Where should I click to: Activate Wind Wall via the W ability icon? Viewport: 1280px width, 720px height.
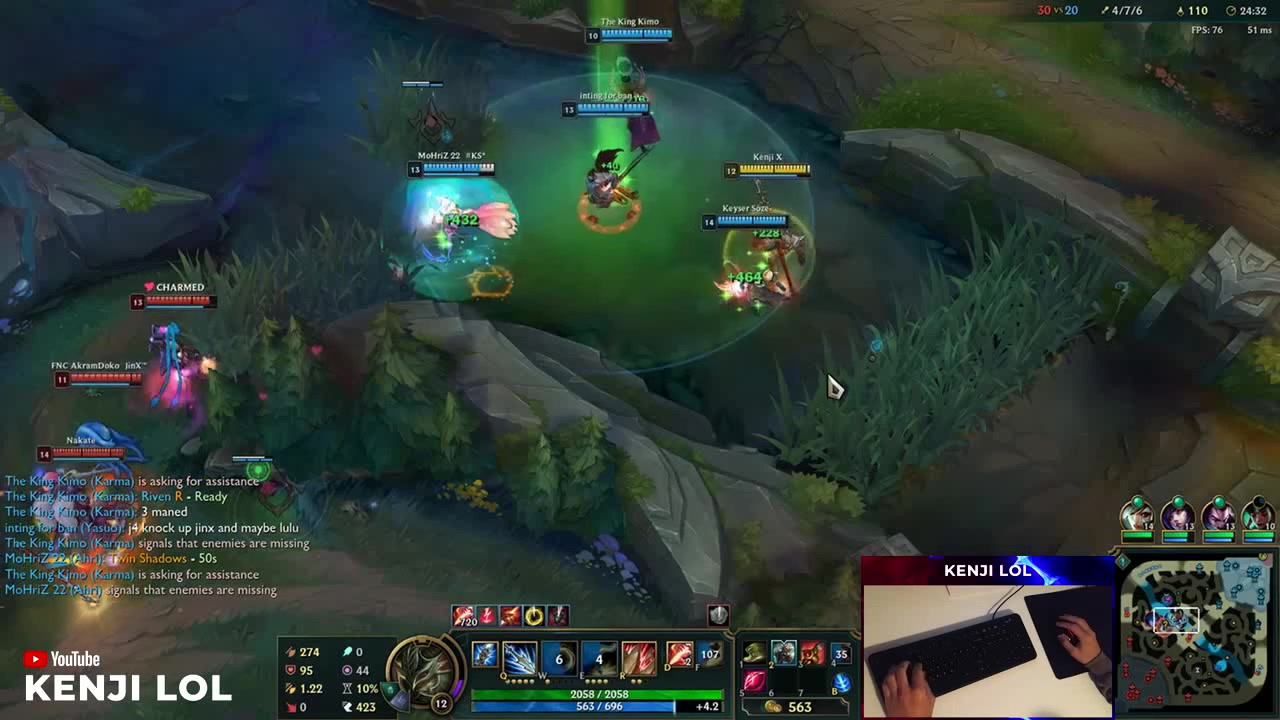pos(559,657)
